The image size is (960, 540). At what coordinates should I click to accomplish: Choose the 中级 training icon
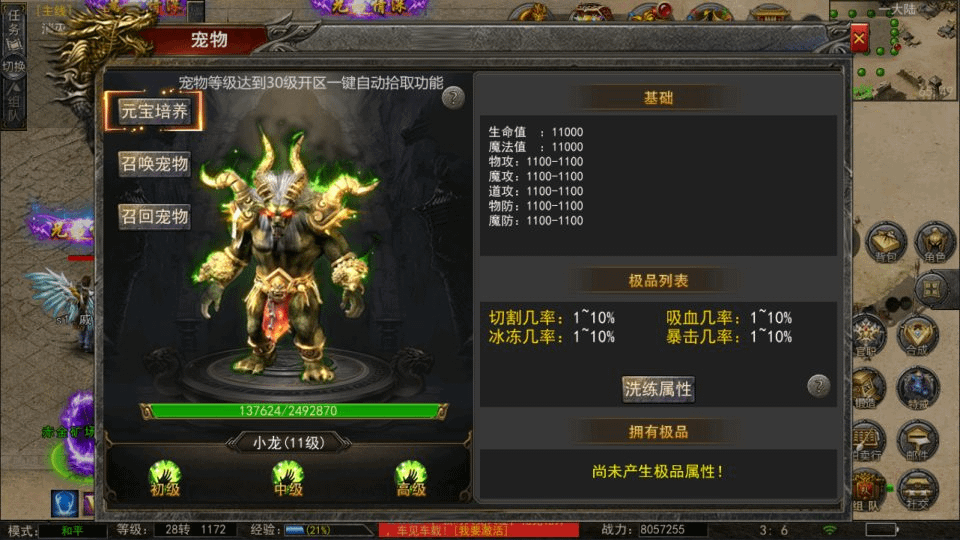pos(287,477)
